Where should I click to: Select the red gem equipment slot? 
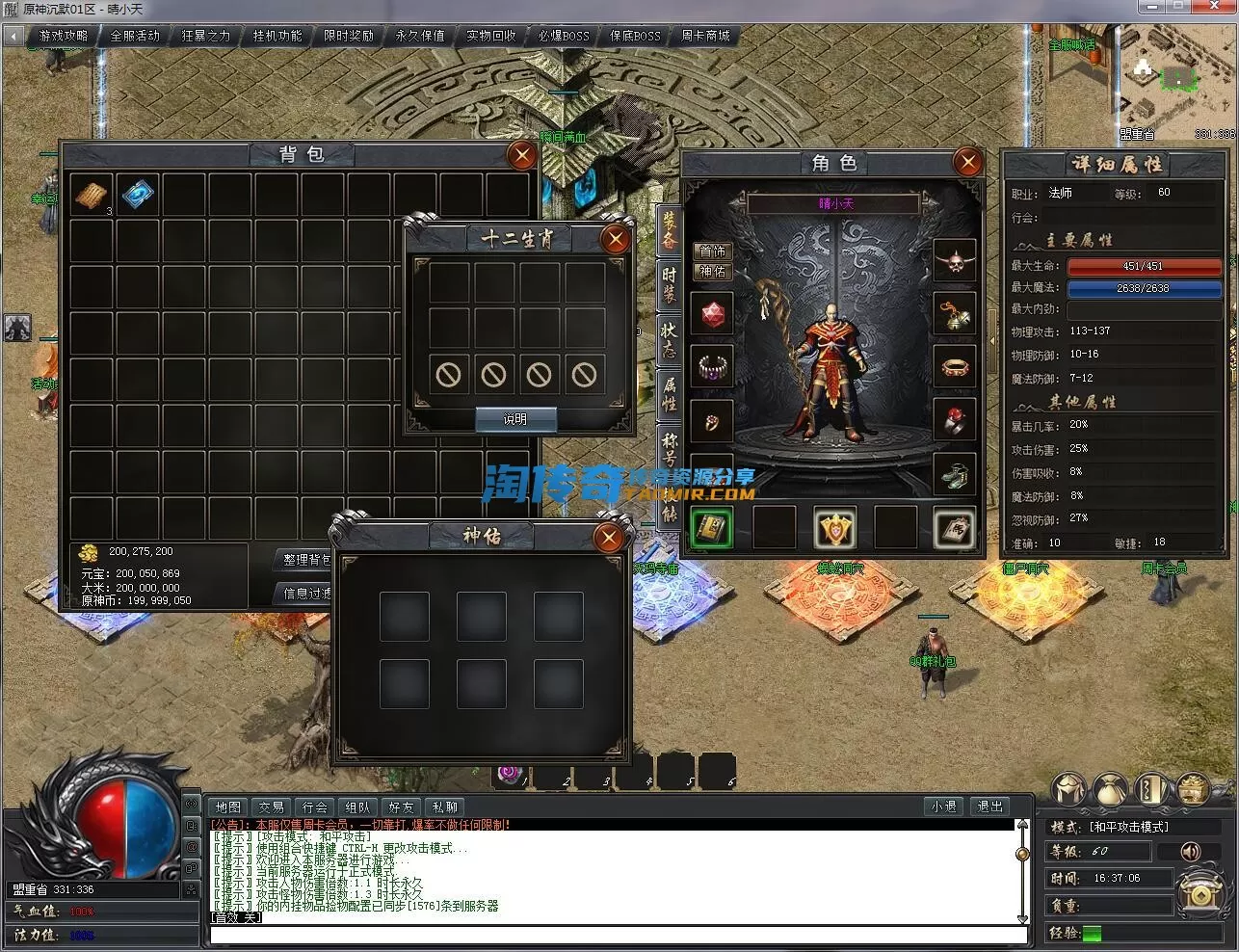(712, 314)
